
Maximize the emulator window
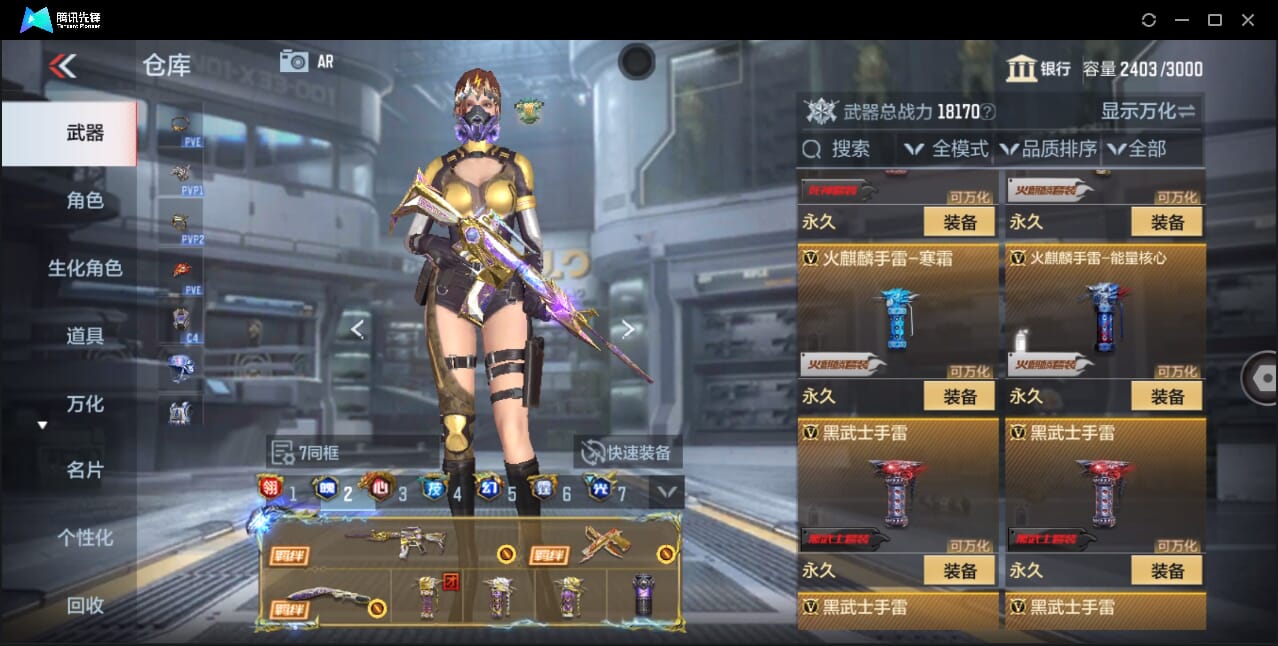(x=1214, y=20)
